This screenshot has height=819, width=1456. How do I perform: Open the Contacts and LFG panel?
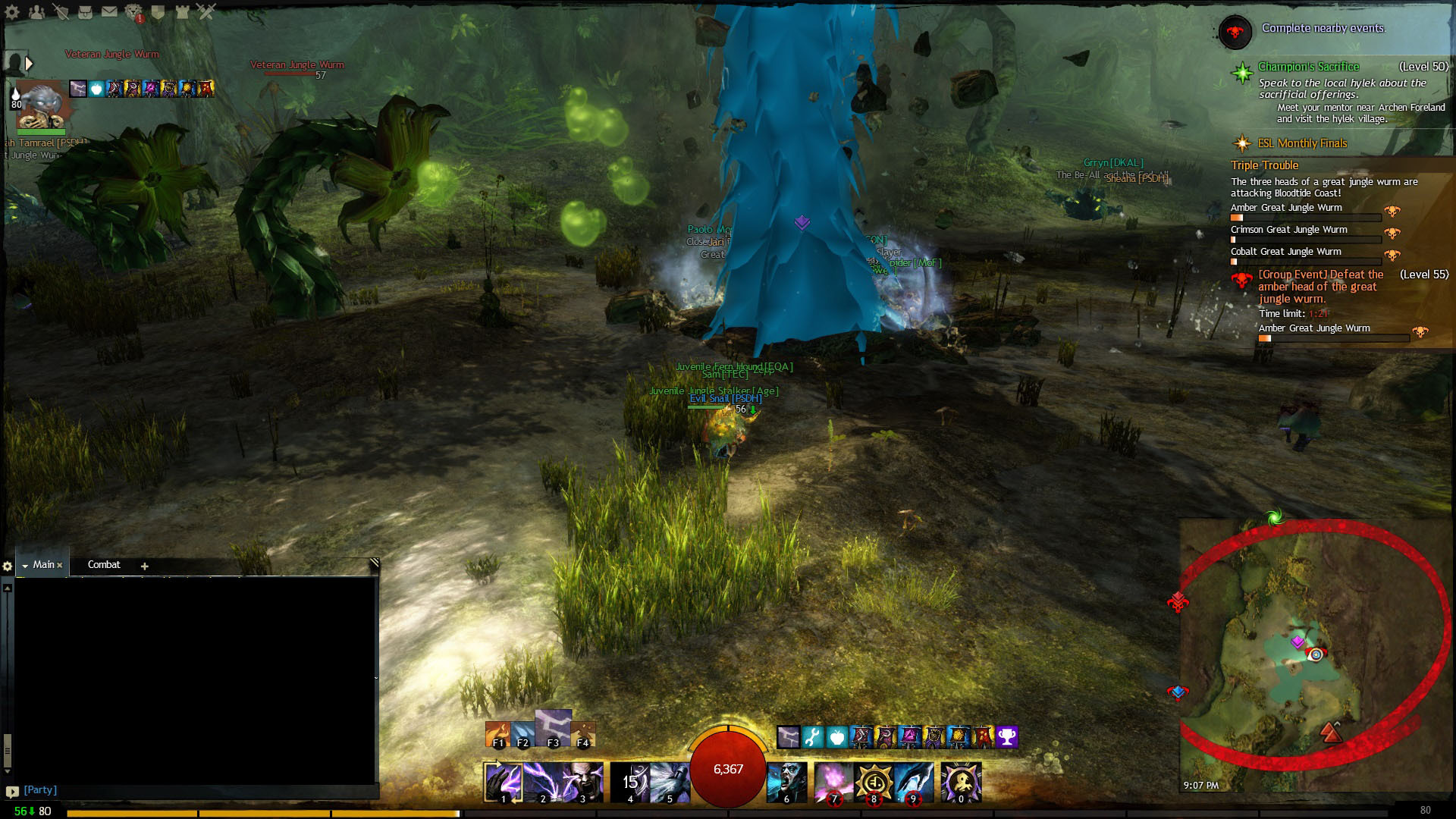36,12
